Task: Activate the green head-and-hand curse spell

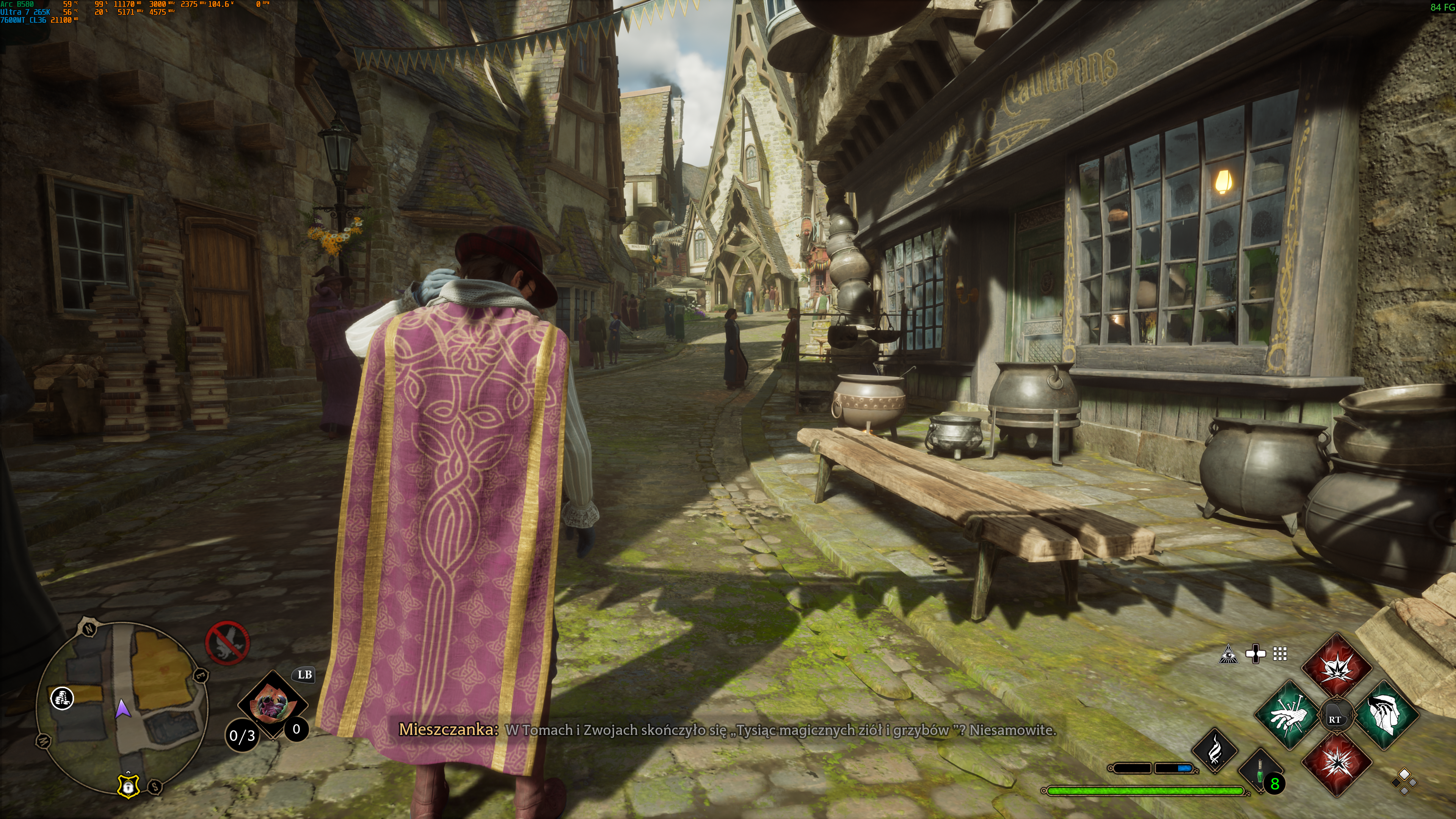Action: click(1386, 715)
